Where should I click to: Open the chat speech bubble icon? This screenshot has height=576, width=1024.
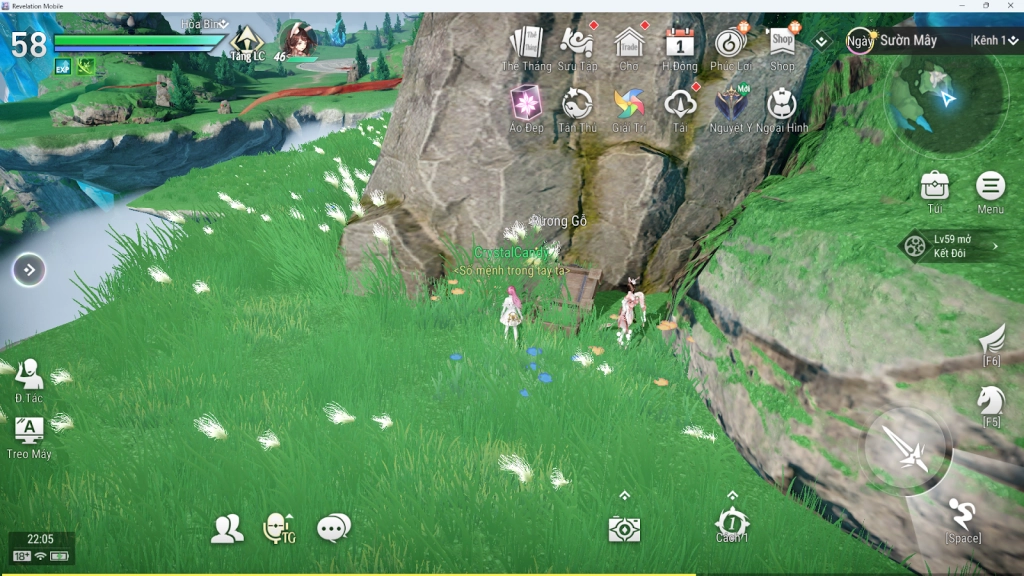pyautogui.click(x=333, y=528)
